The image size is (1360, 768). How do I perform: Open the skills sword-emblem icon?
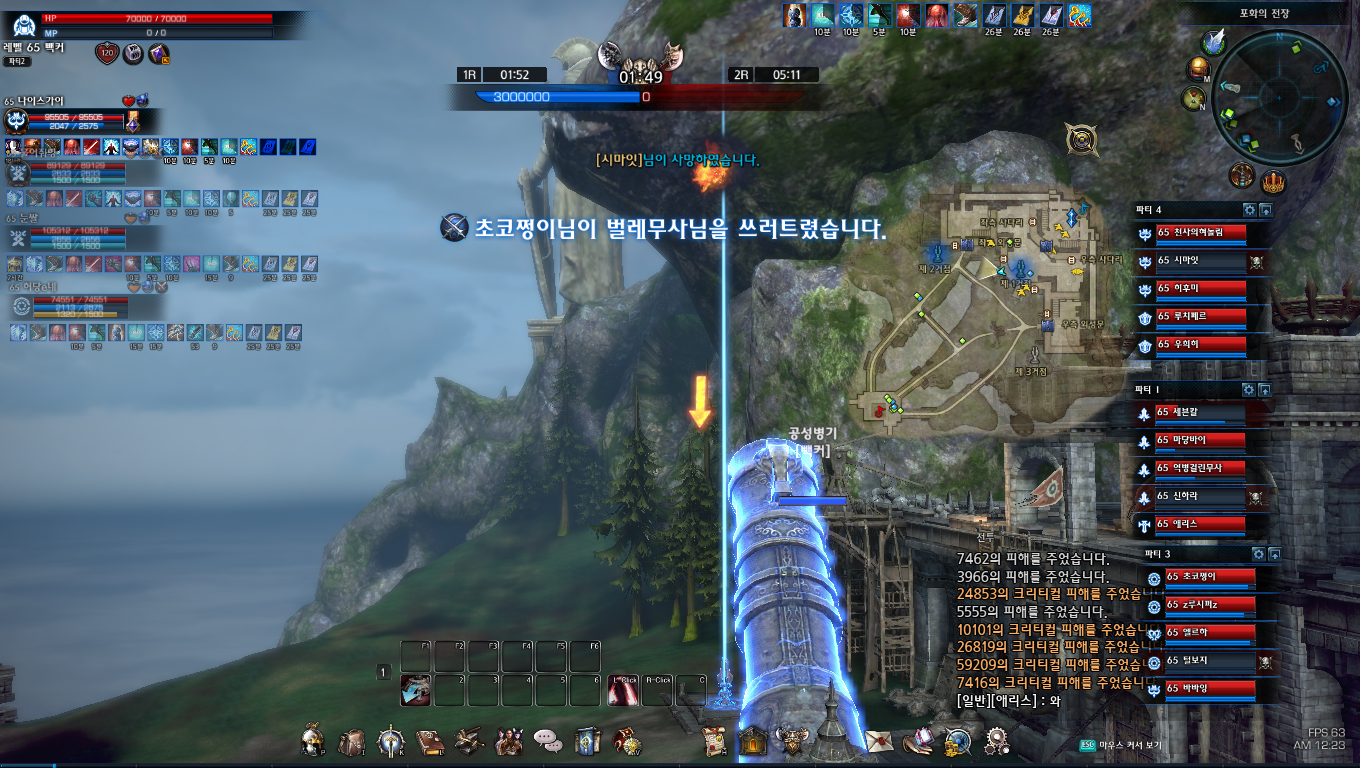[x=390, y=741]
